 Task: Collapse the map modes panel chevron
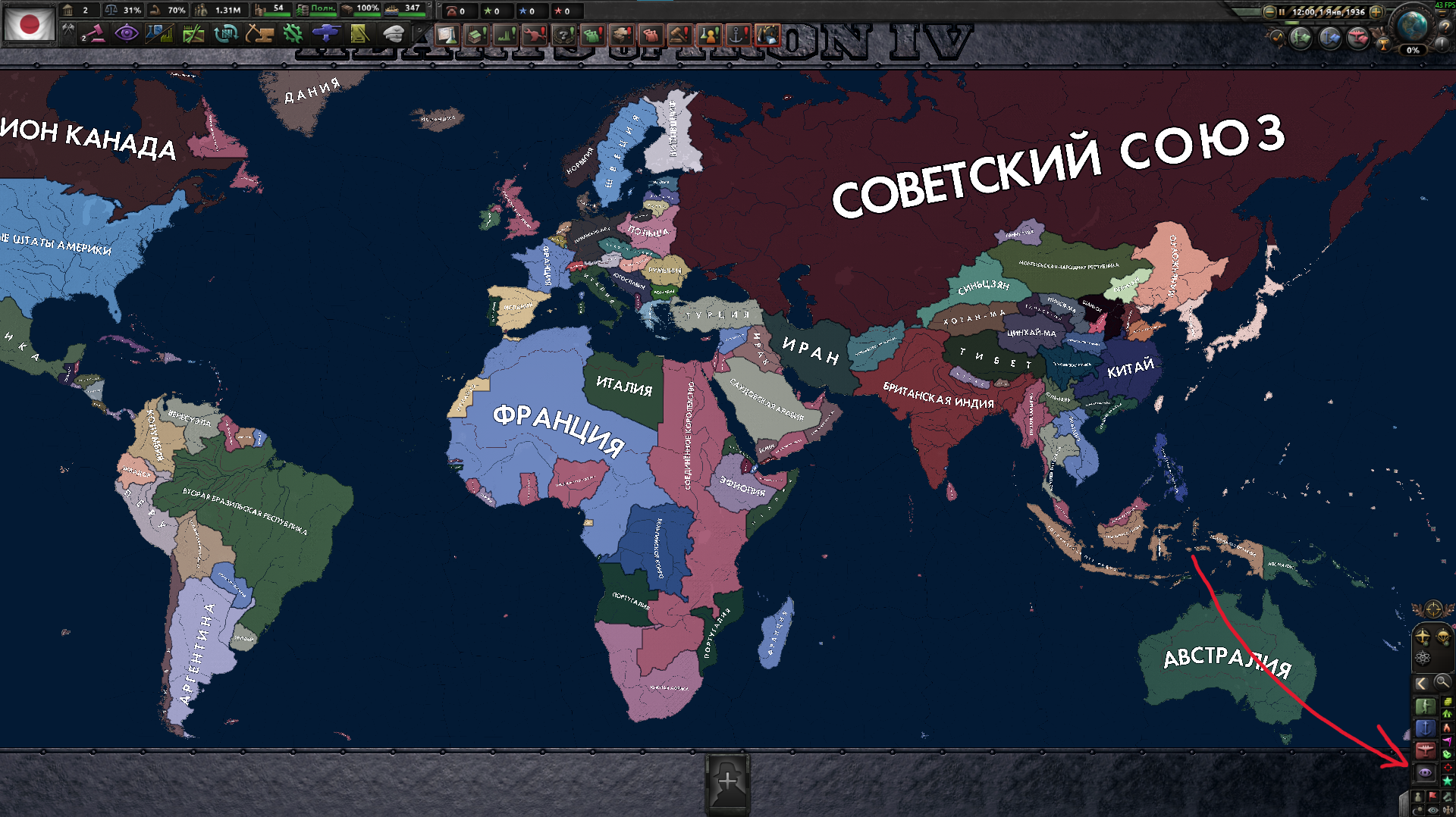pyautogui.click(x=1422, y=681)
